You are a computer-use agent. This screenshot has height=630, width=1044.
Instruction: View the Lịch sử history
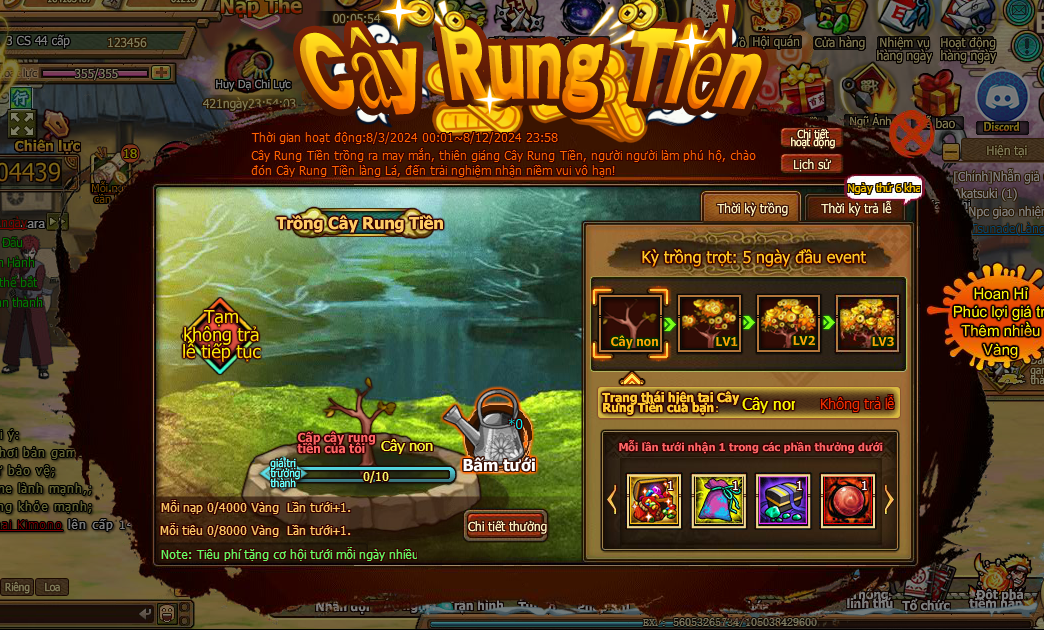point(811,164)
